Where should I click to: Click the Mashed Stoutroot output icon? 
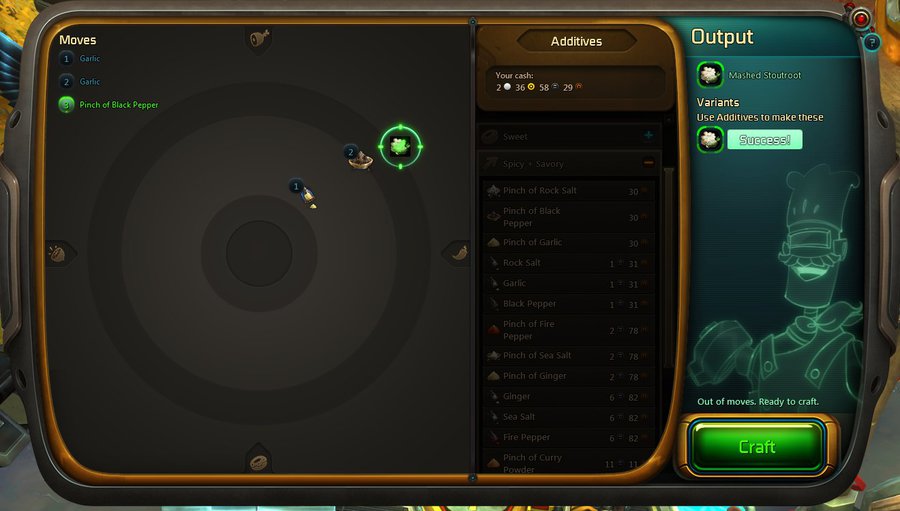pos(710,74)
